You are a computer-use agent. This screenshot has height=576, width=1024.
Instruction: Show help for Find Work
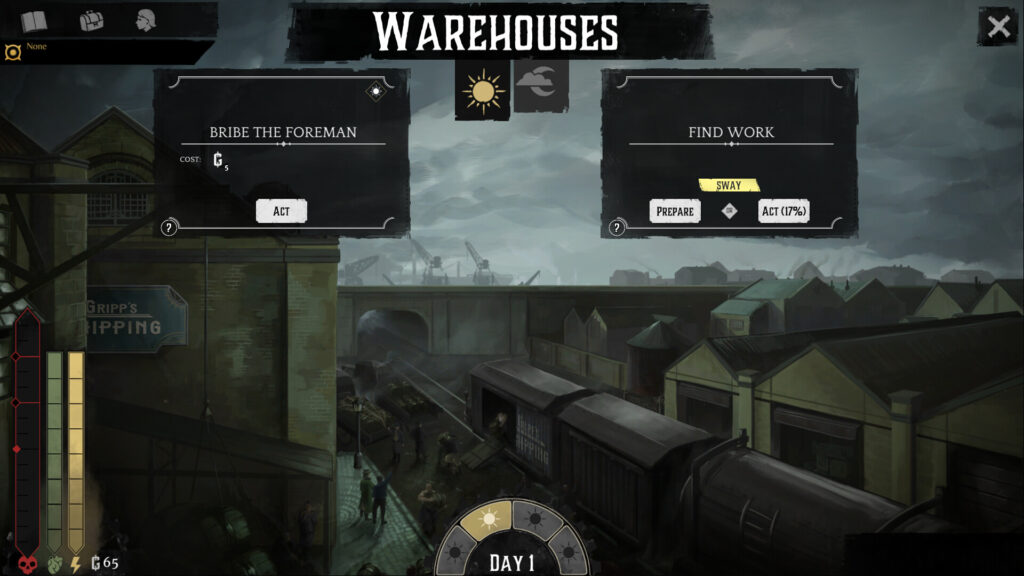coord(616,228)
